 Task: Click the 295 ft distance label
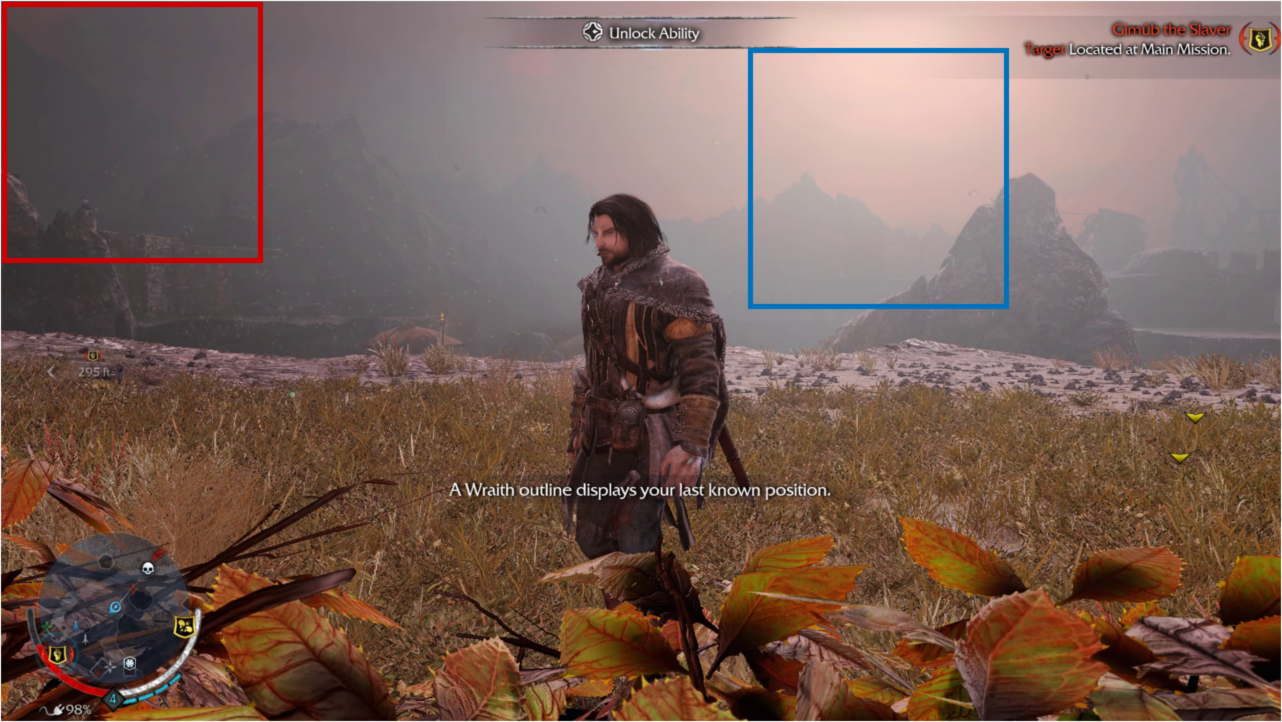point(95,372)
